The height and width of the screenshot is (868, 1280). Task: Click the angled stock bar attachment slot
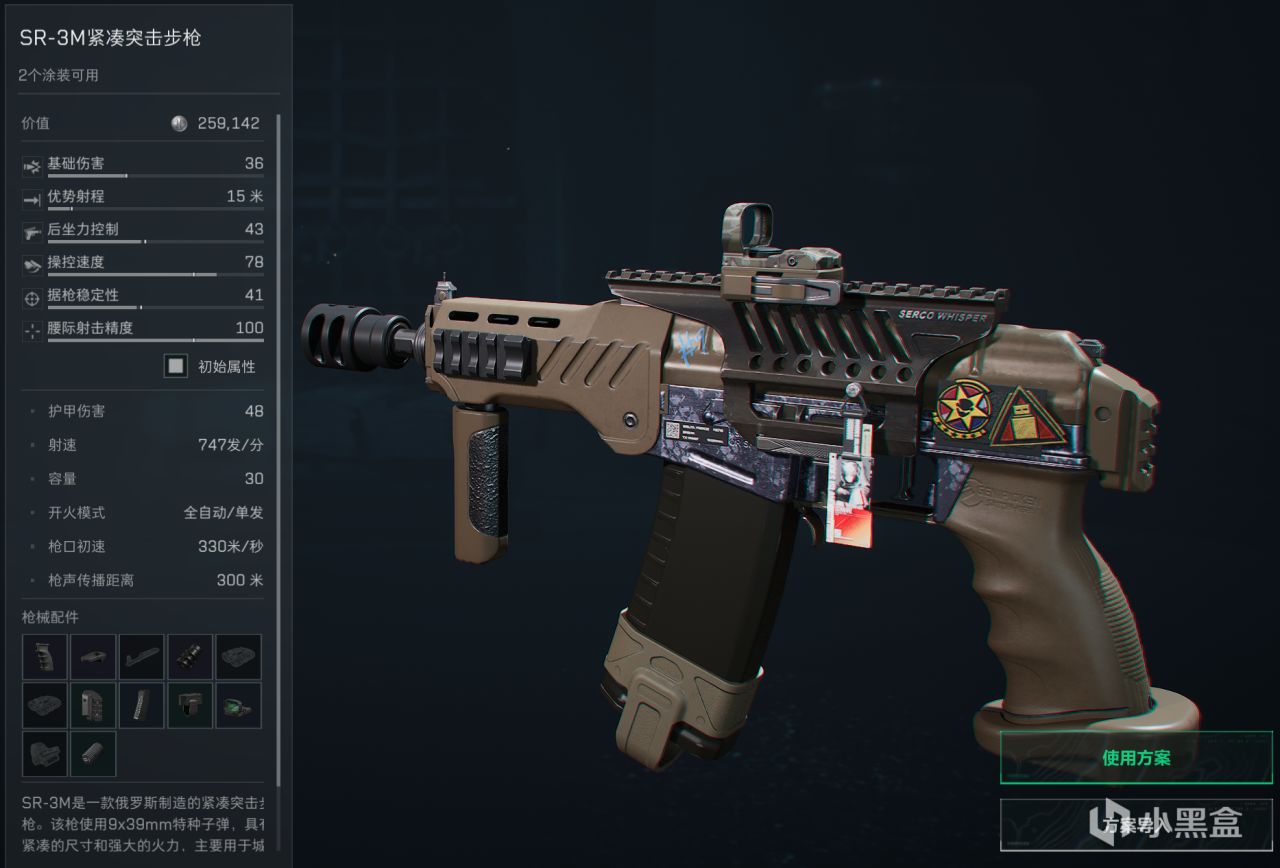point(141,657)
